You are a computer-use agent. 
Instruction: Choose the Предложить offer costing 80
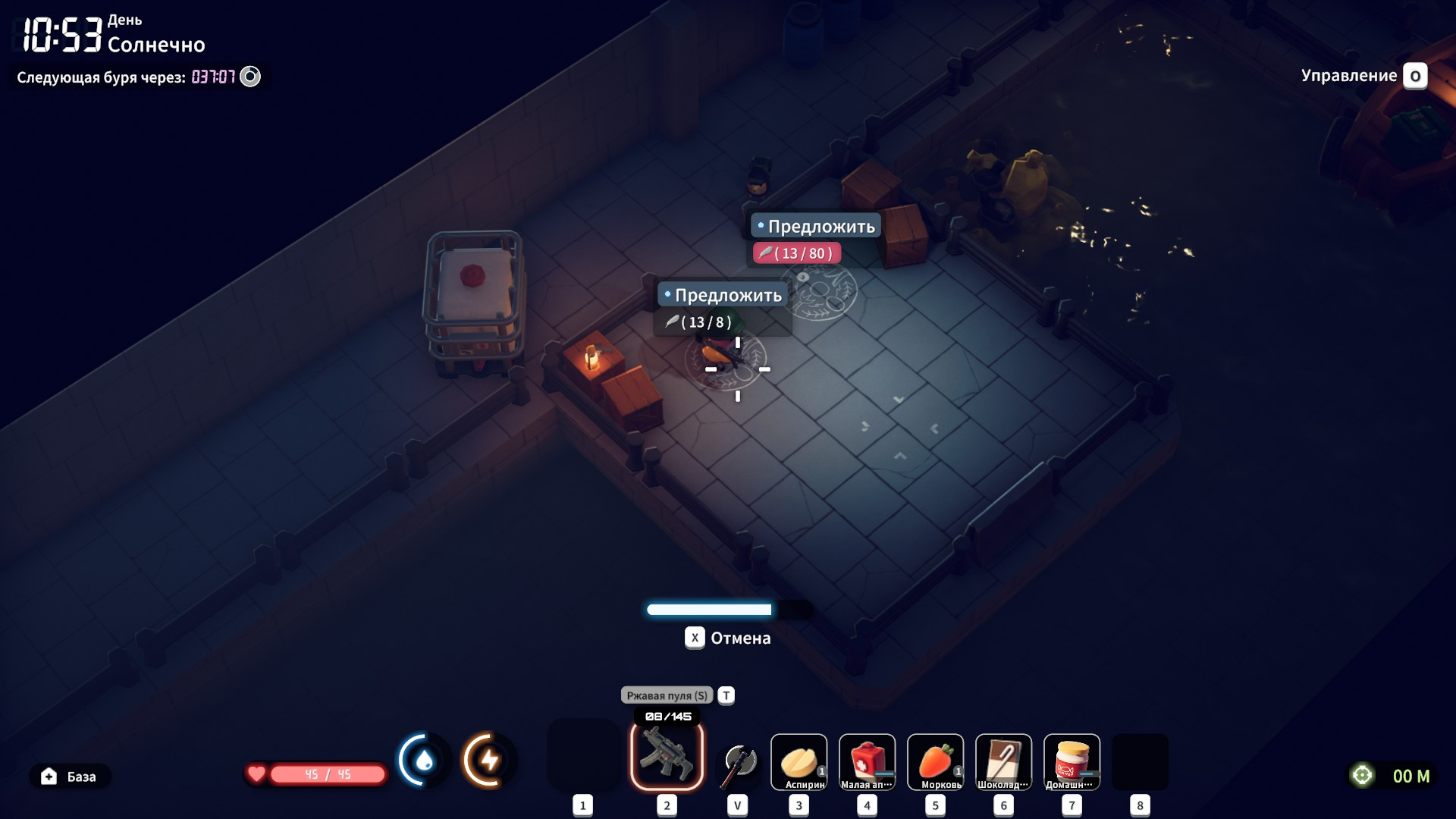[816, 227]
